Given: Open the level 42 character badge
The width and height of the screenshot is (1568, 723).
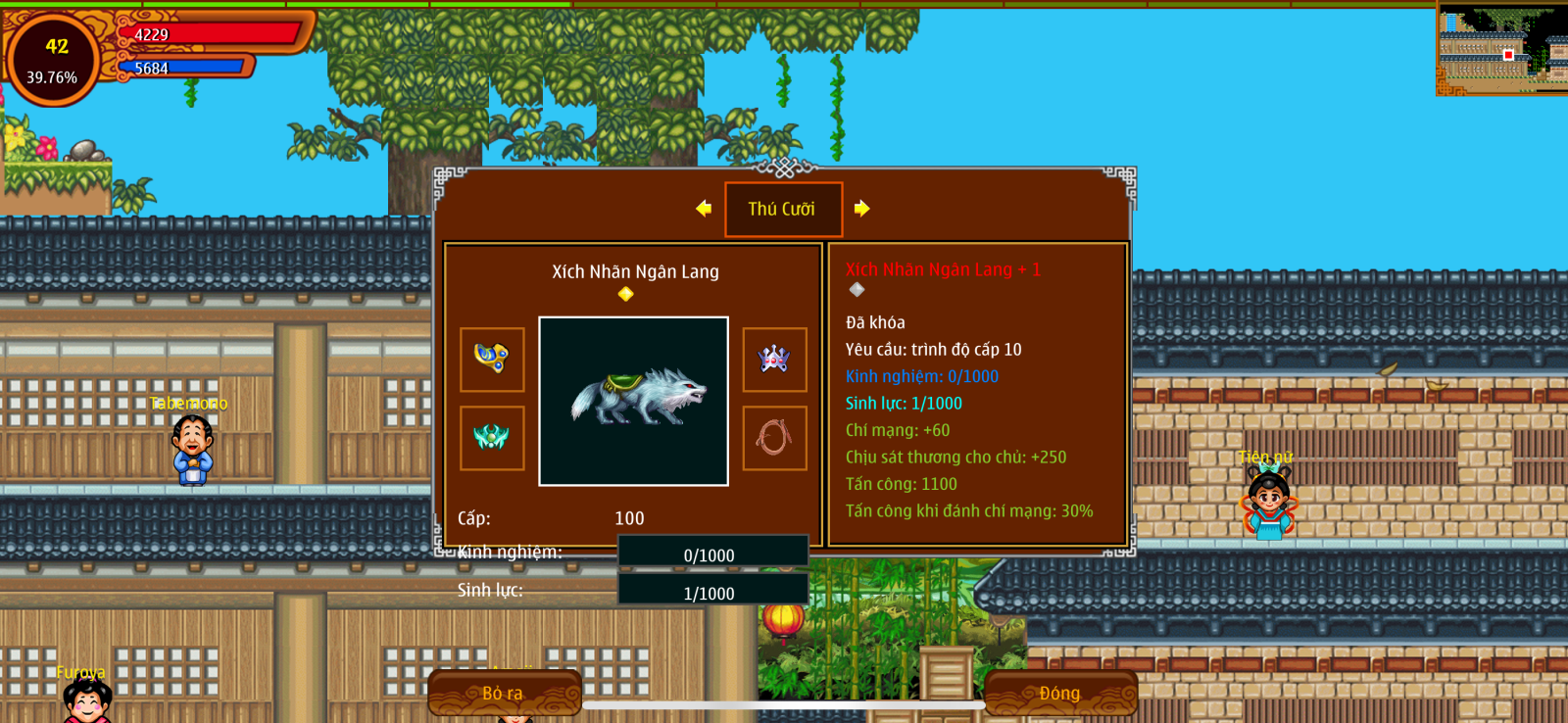Looking at the screenshot, I should pyautogui.click(x=53, y=60).
